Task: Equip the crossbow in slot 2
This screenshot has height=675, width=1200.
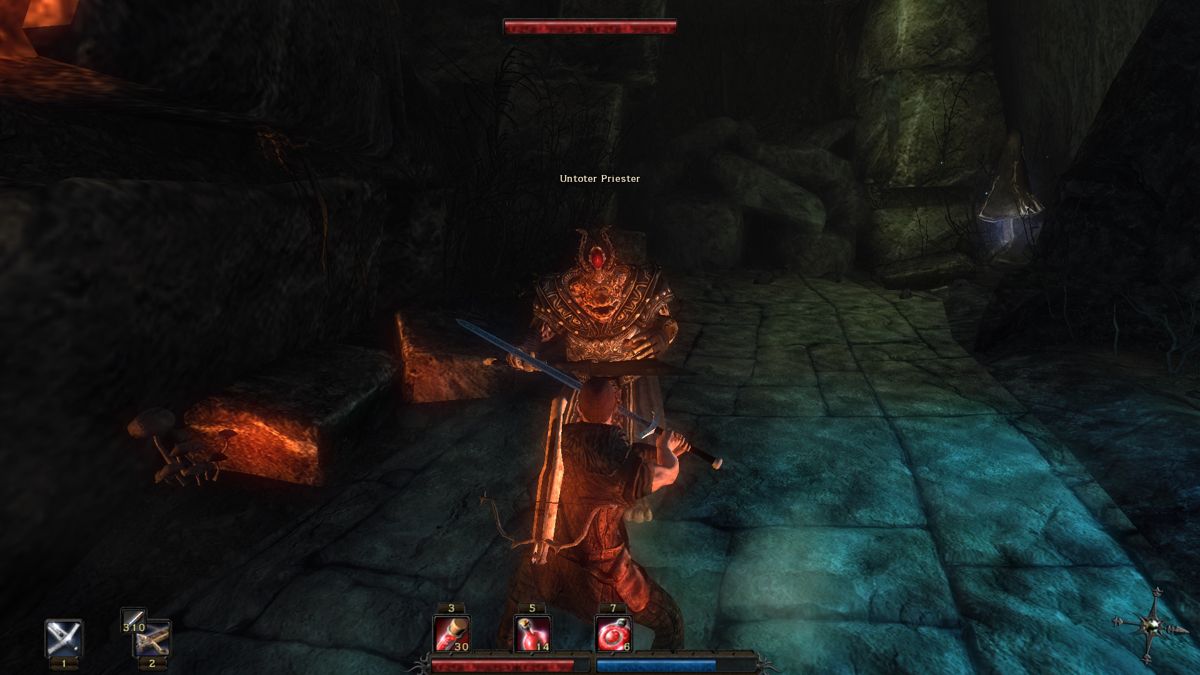Action: point(154,640)
